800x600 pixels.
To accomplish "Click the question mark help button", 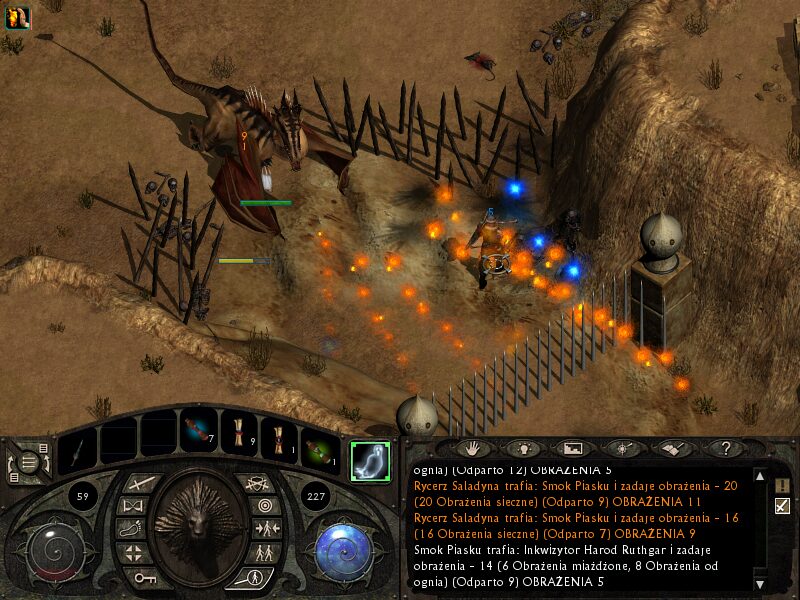I will (726, 449).
